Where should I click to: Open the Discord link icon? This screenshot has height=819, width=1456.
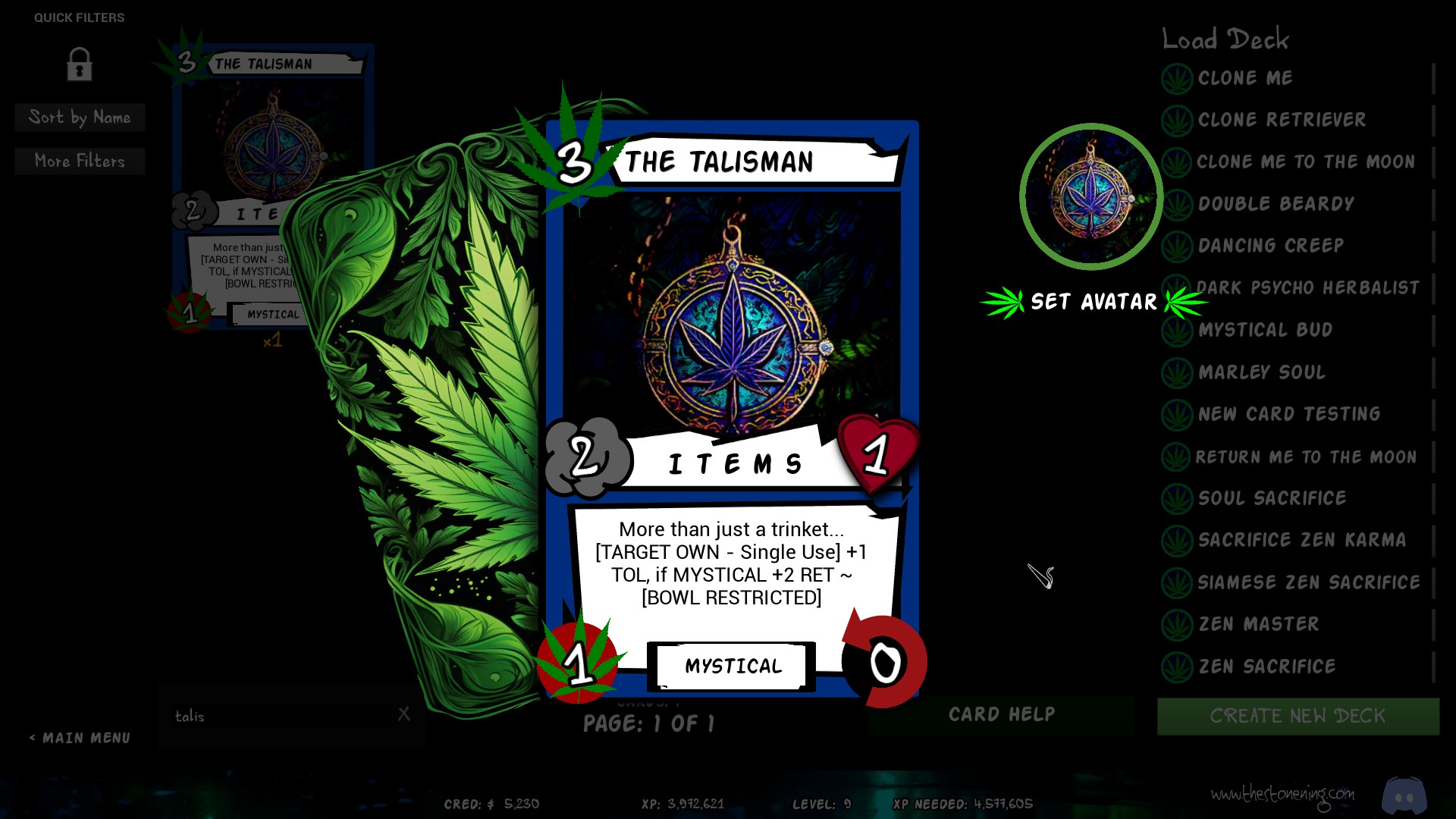point(1404,795)
